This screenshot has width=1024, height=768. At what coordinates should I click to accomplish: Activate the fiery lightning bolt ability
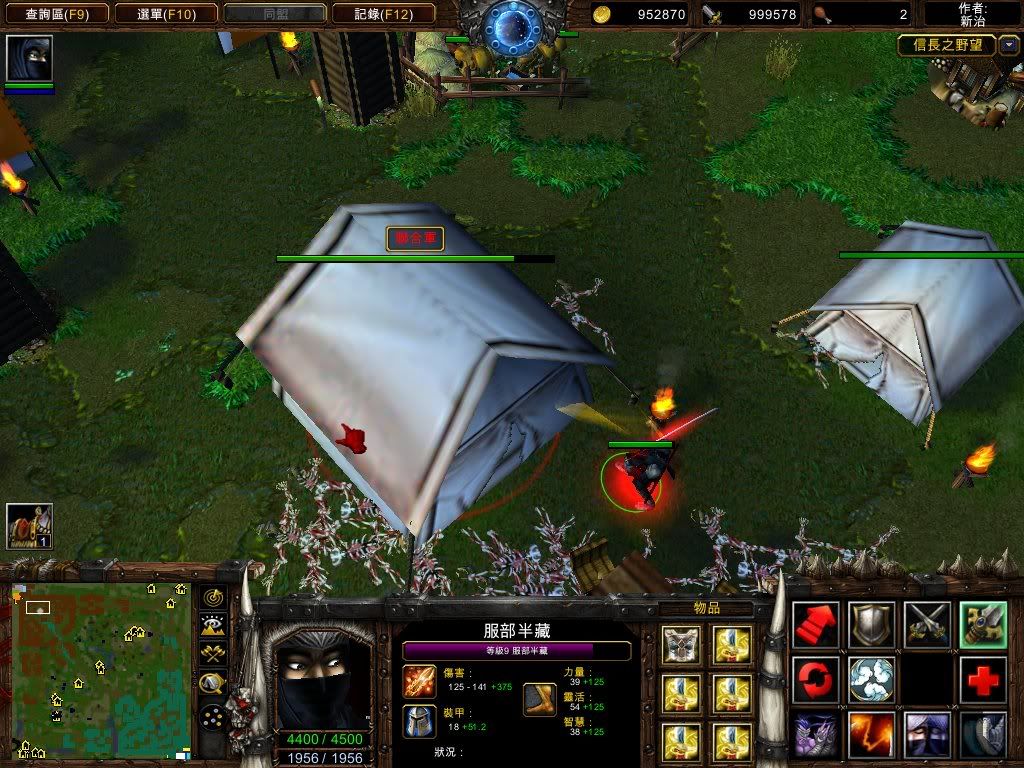tap(872, 736)
